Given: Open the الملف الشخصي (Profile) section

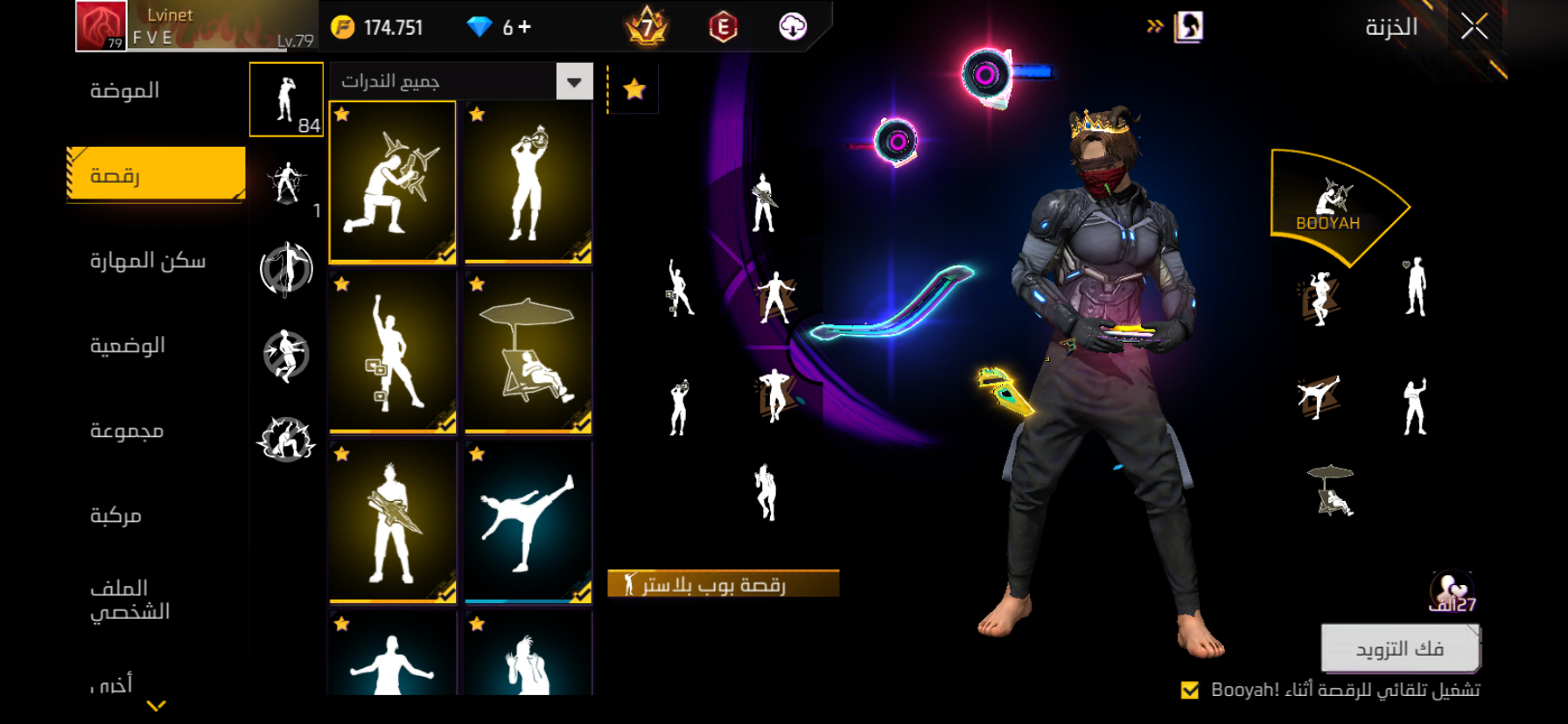Looking at the screenshot, I should click(130, 600).
